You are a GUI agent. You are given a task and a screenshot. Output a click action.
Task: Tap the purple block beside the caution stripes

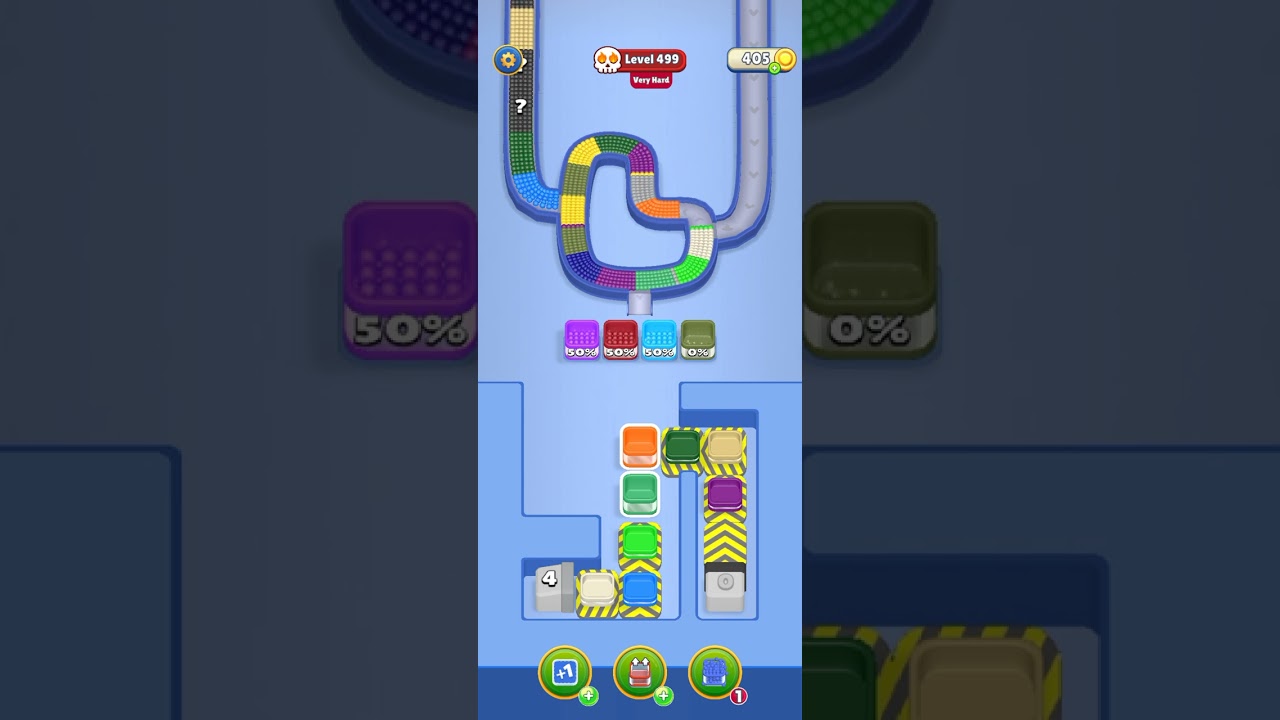click(x=725, y=492)
